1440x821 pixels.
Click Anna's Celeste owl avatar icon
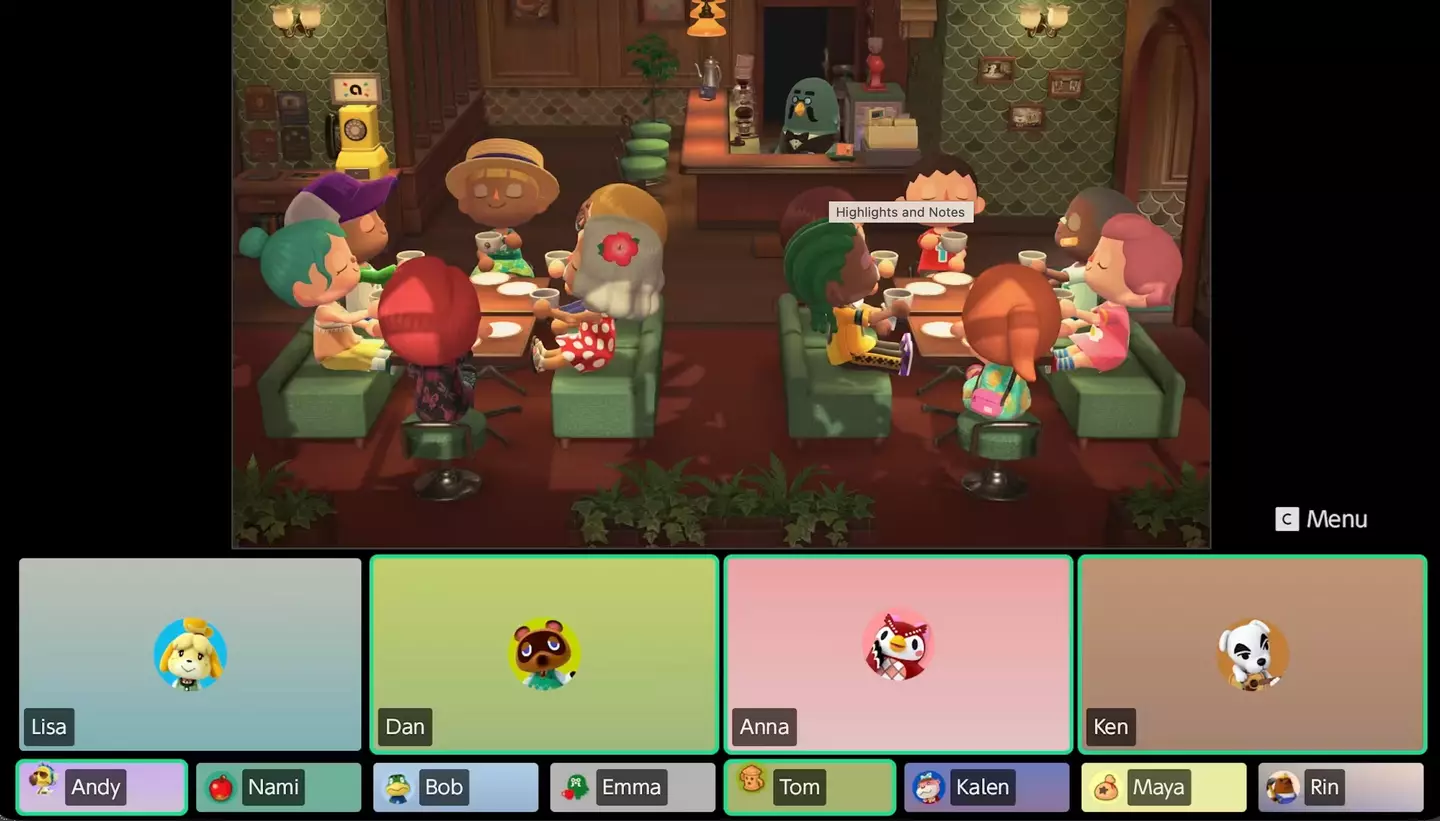(x=898, y=645)
